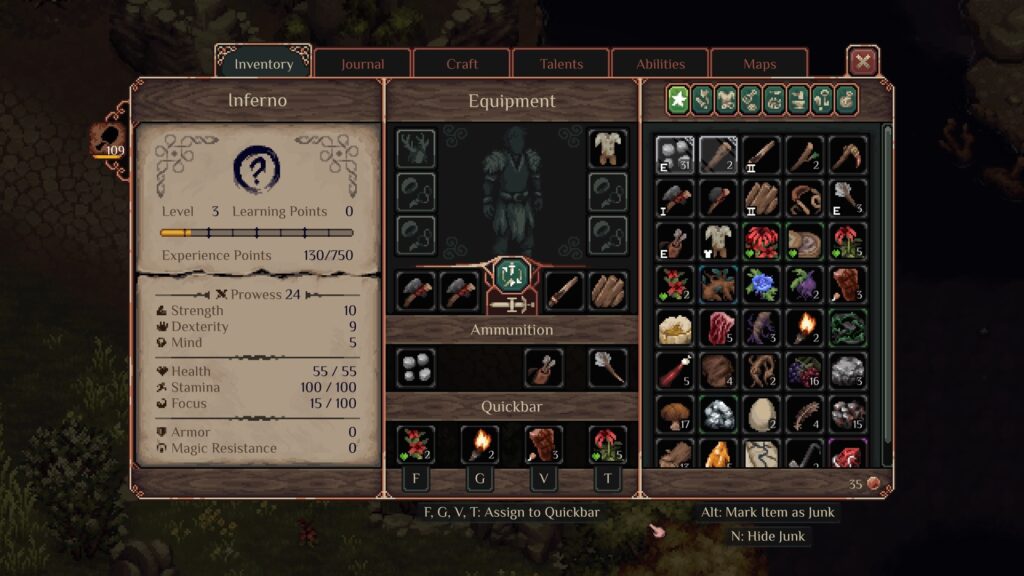Select the torch in the quickbar

[480, 444]
